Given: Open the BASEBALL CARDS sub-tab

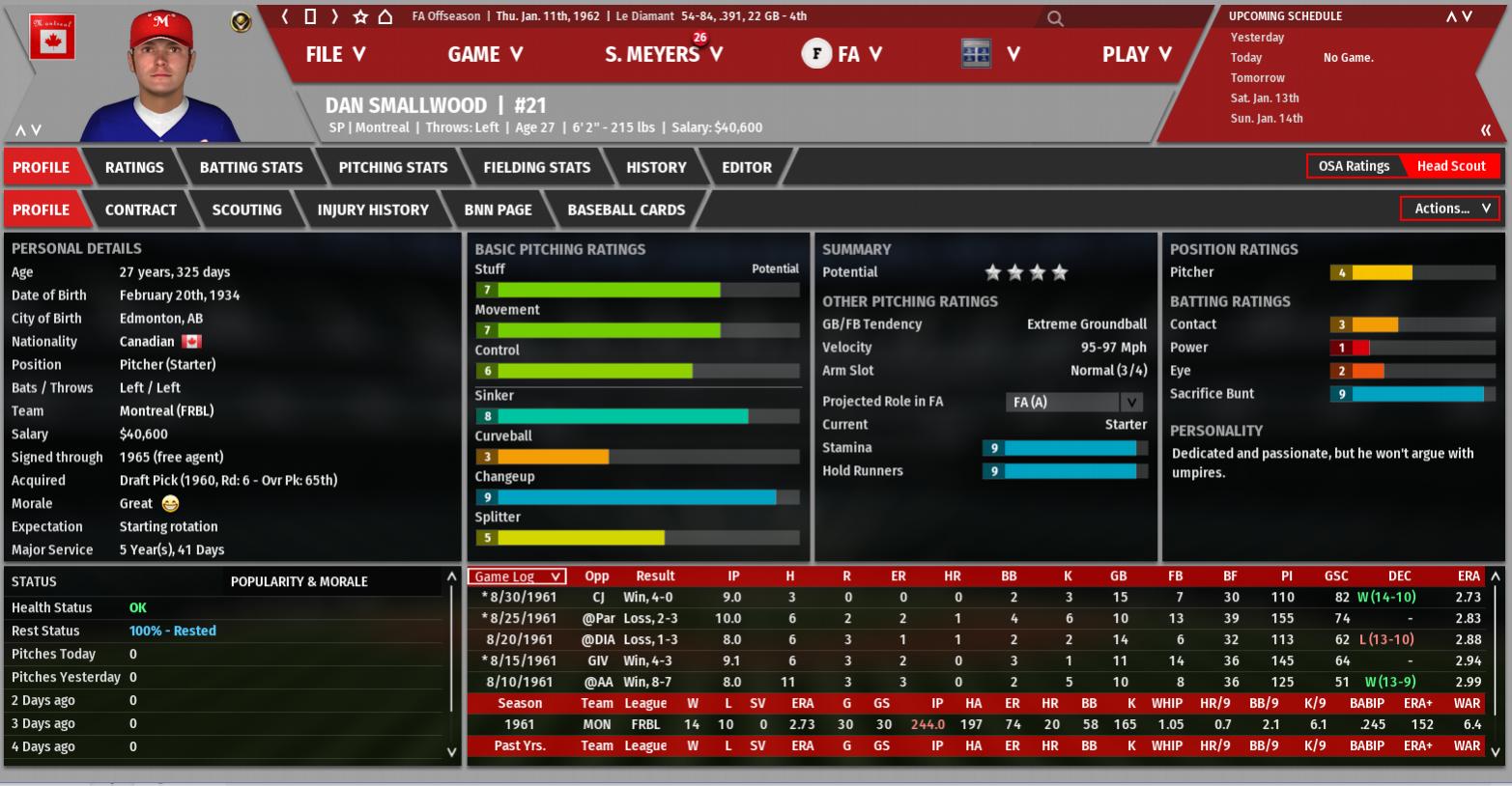Looking at the screenshot, I should click(x=626, y=210).
